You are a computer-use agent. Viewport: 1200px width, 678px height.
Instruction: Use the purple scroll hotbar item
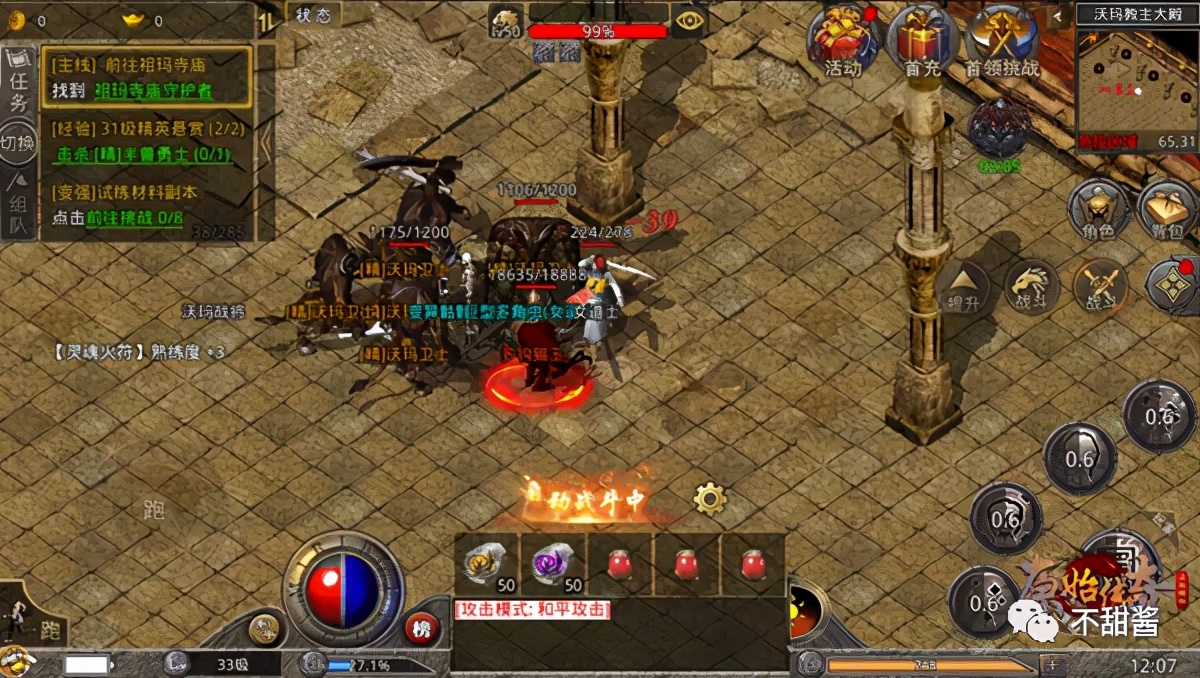click(x=553, y=563)
